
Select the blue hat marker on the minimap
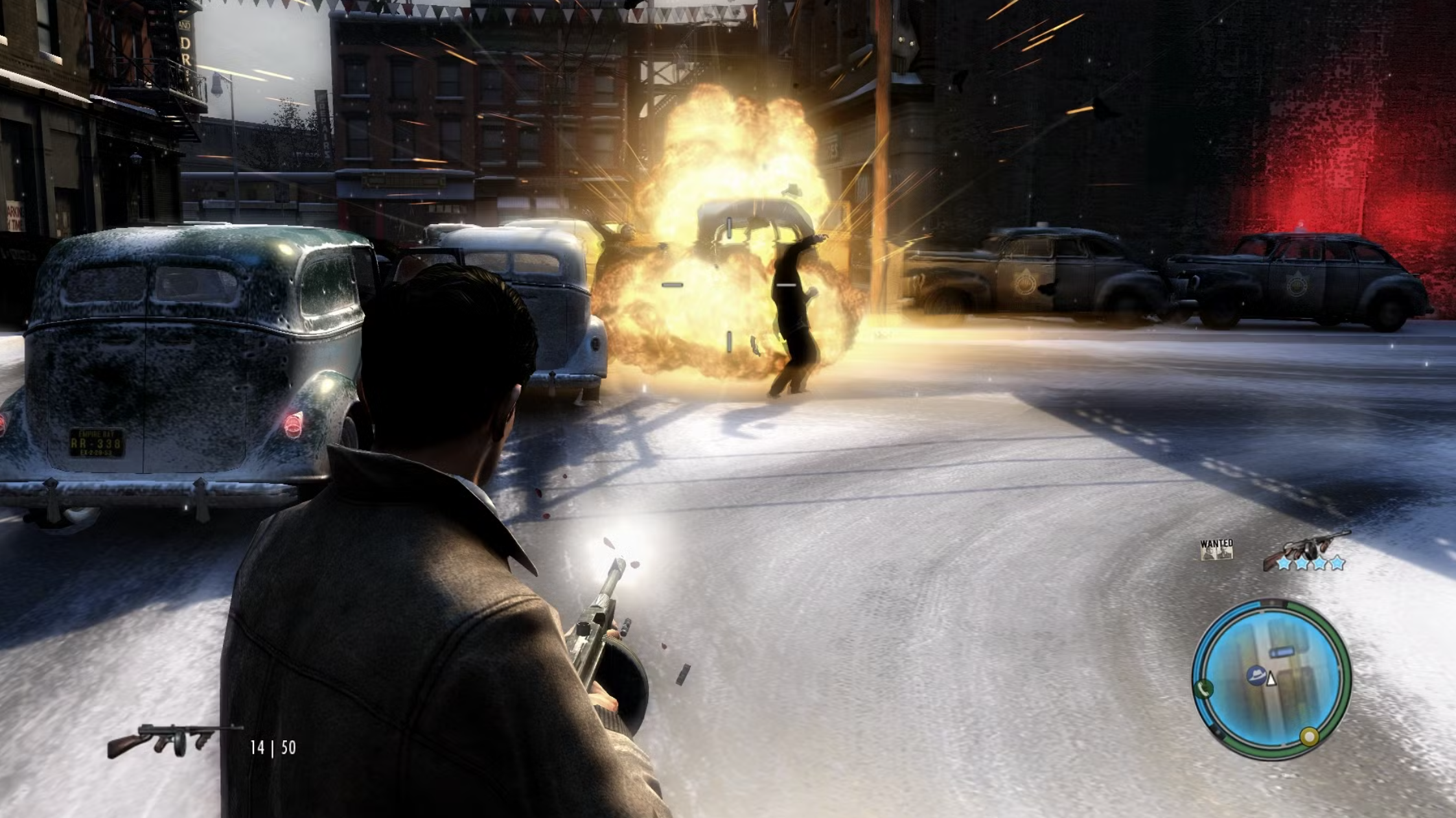[1256, 675]
